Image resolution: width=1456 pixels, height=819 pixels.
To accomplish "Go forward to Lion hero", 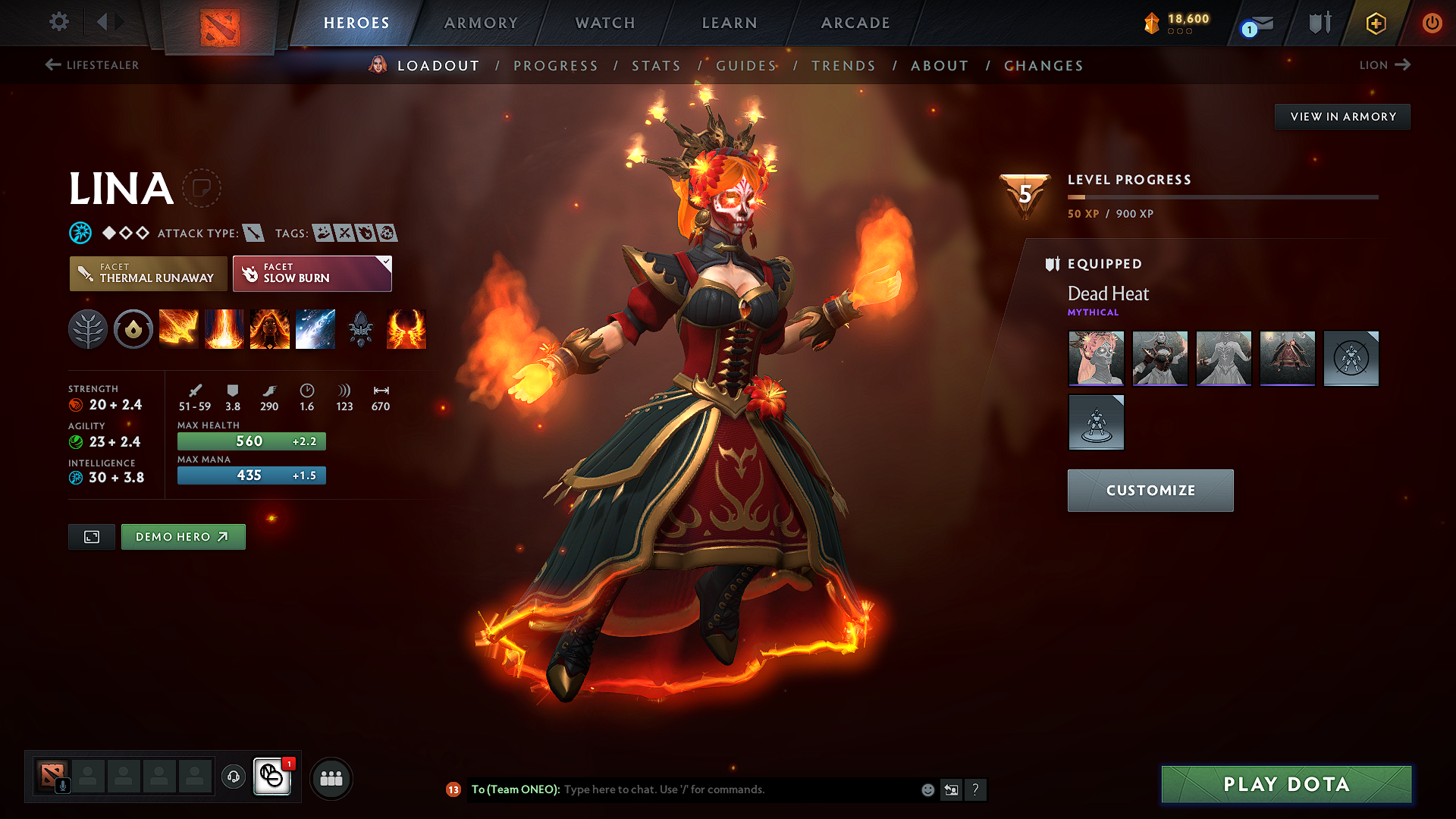I will 1385,65.
